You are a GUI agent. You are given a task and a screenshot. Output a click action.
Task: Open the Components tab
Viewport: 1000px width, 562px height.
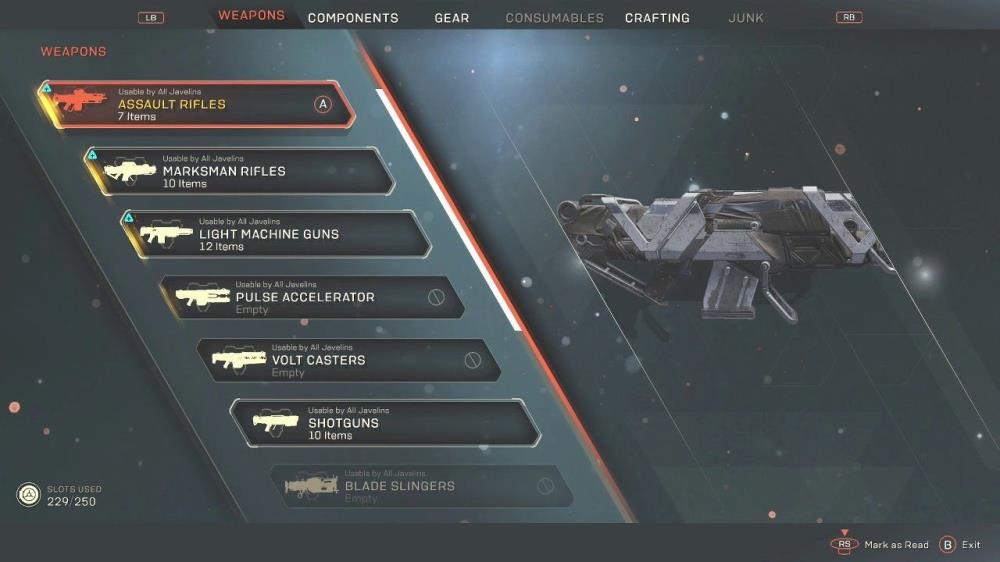pyautogui.click(x=353, y=18)
